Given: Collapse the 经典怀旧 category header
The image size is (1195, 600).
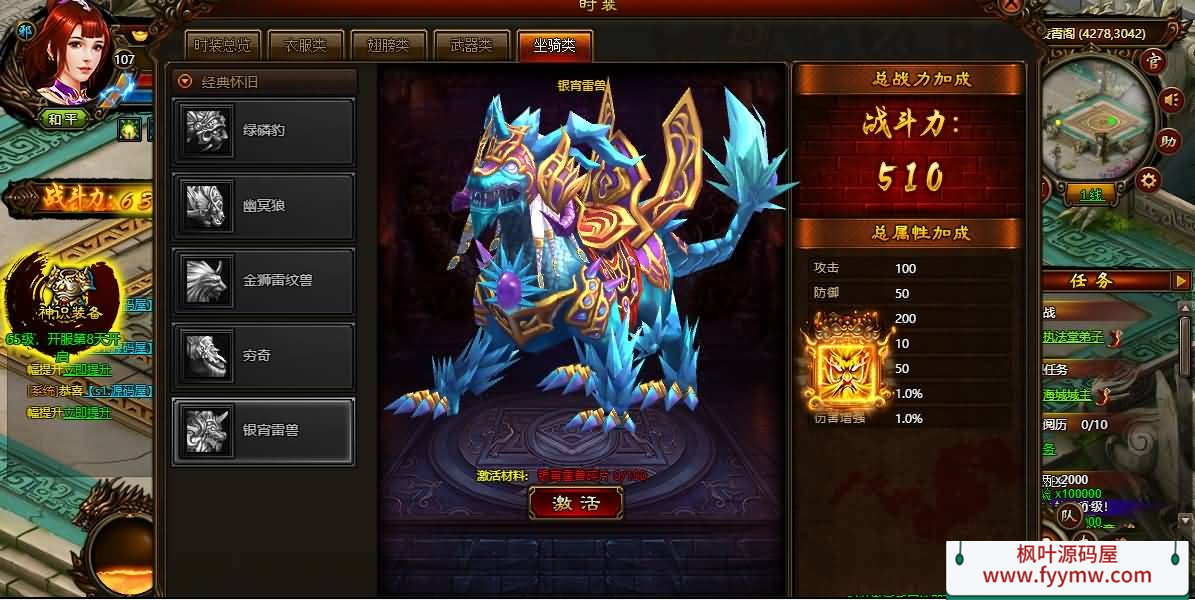Looking at the screenshot, I should click(185, 82).
